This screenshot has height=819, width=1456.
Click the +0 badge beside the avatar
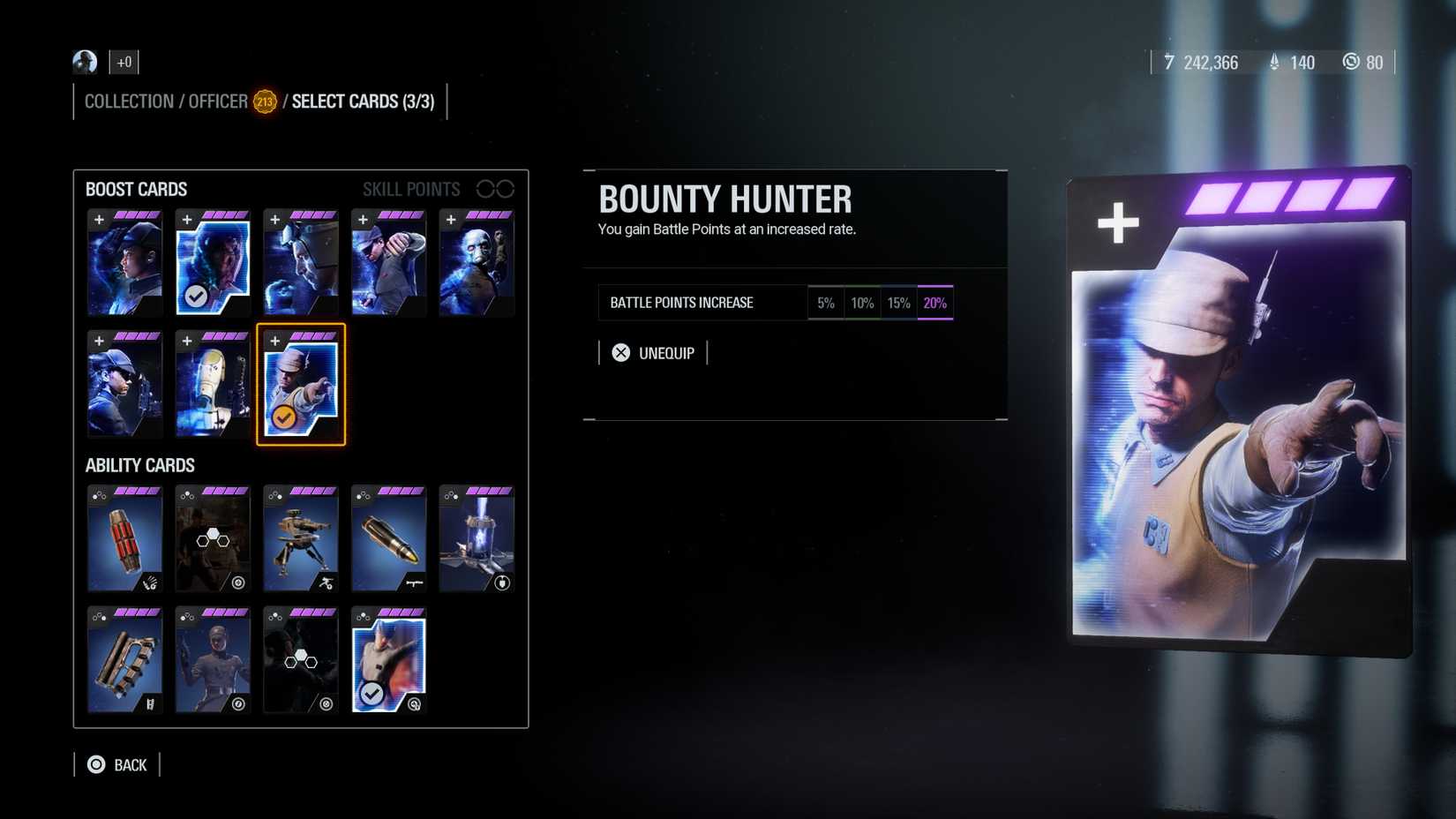pos(124,62)
